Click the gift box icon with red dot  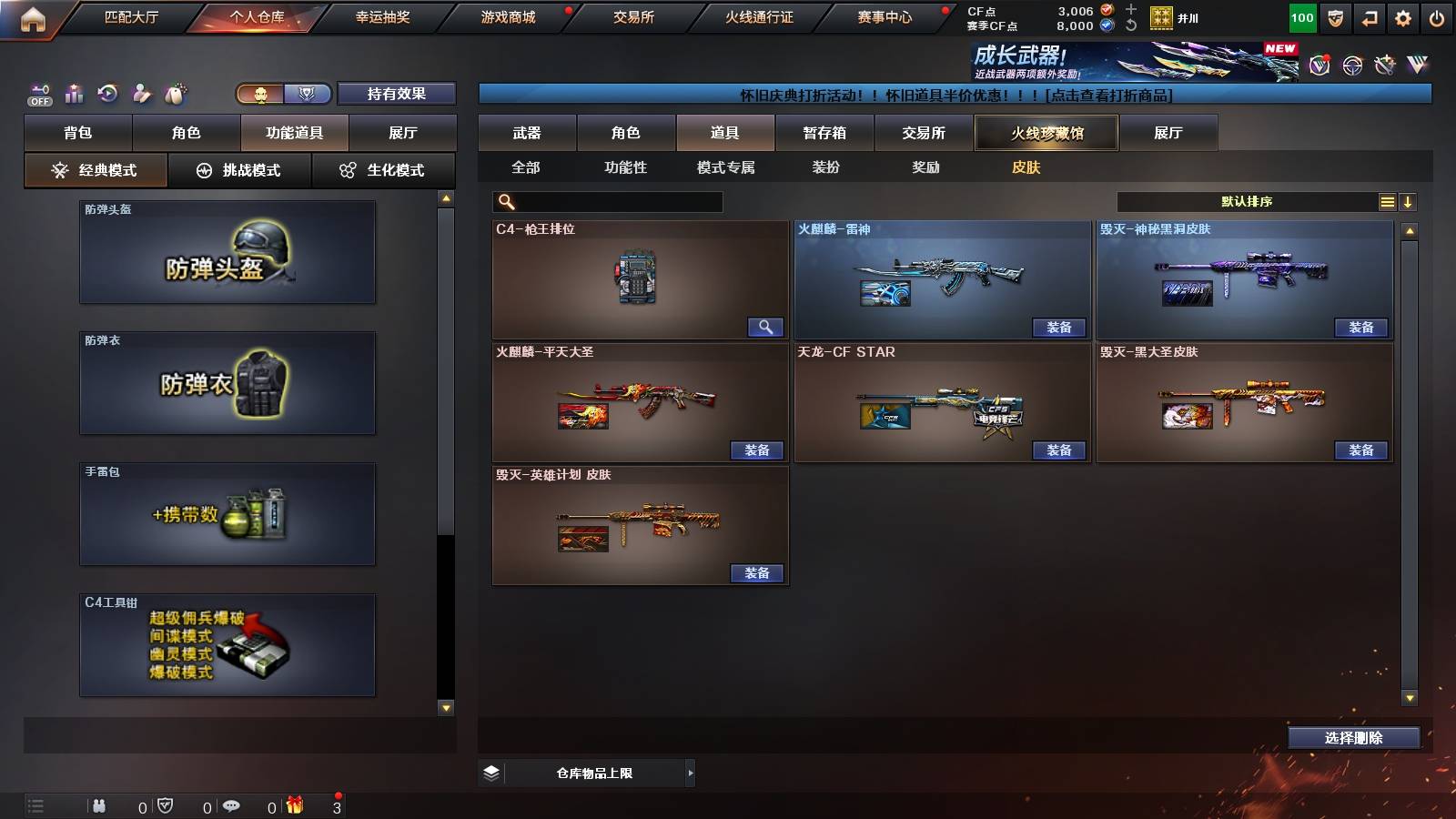click(293, 804)
